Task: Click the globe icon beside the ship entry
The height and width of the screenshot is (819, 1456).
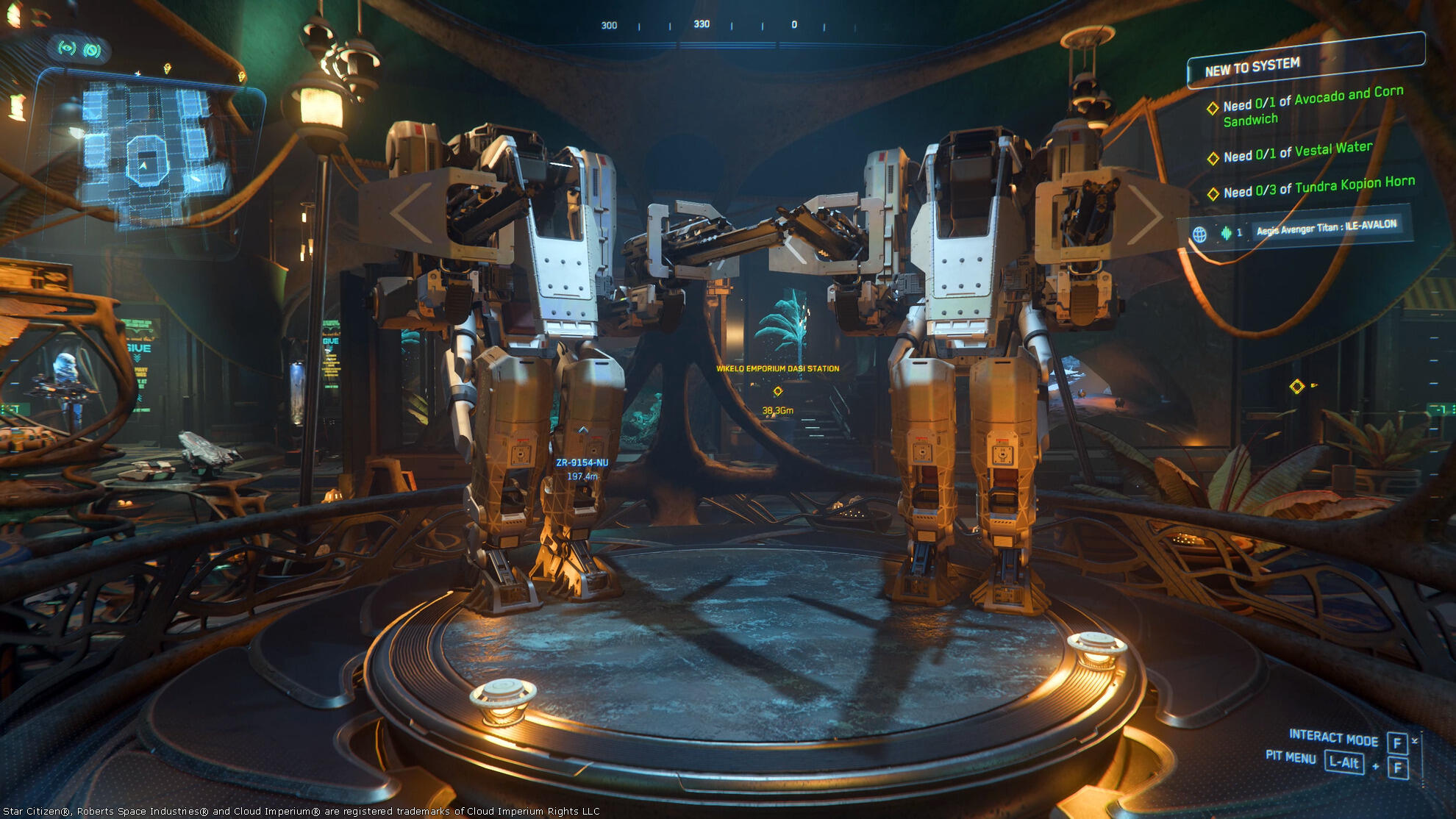Action: (x=1199, y=235)
